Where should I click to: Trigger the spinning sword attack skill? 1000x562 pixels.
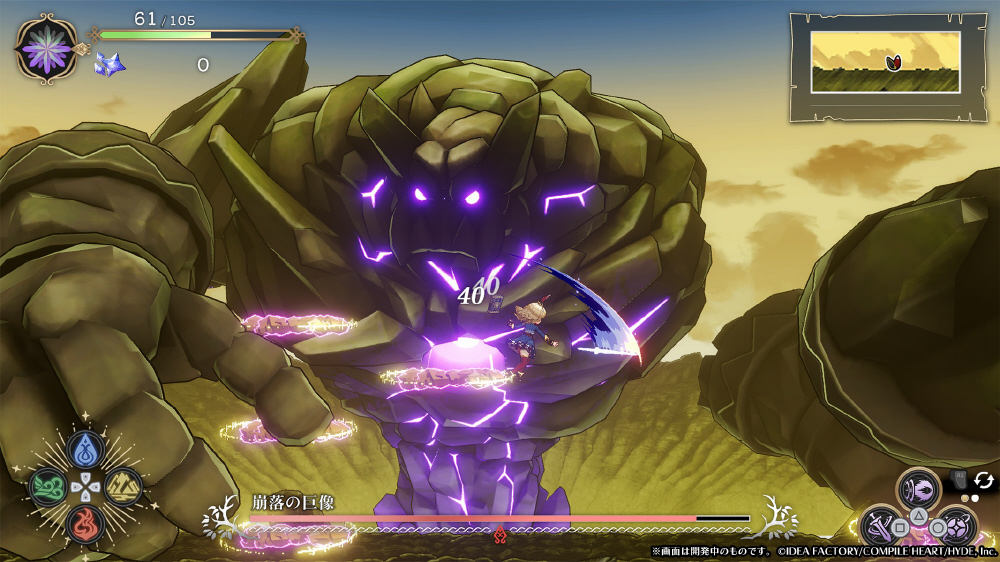(x=879, y=526)
